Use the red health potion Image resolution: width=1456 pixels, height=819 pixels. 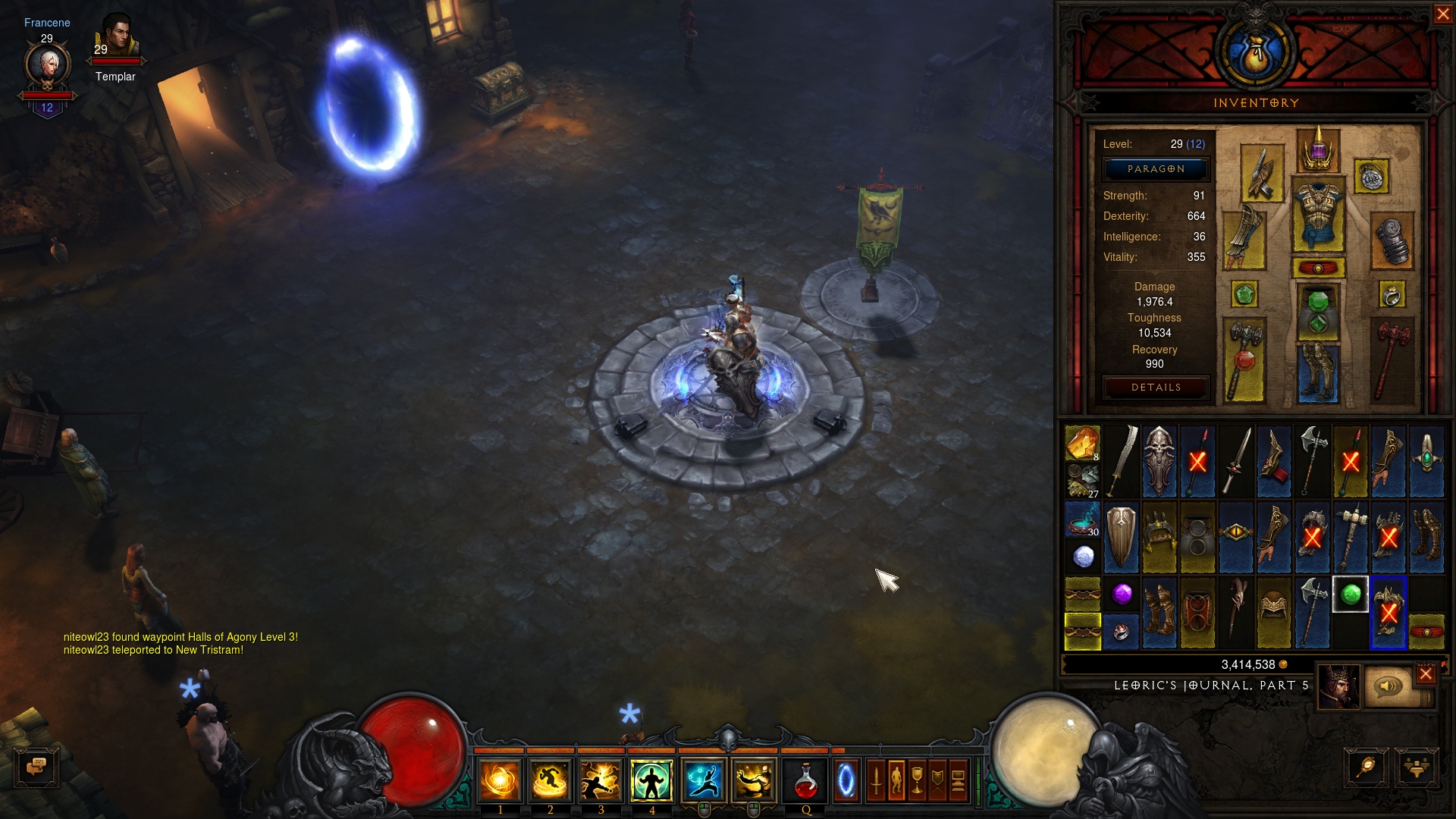[805, 781]
